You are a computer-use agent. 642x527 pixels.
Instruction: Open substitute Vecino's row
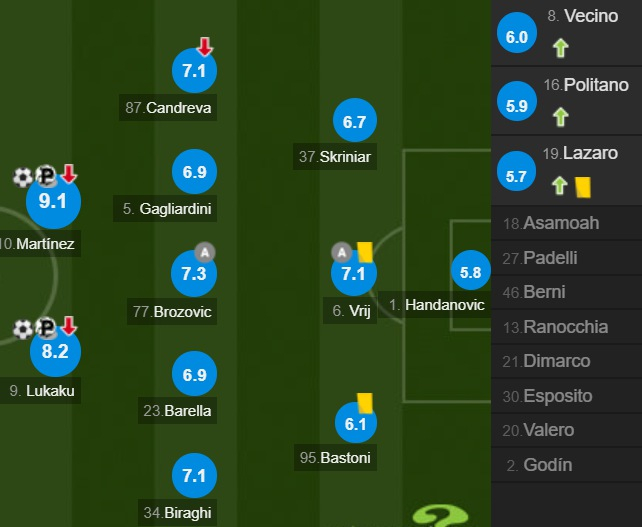(x=566, y=34)
